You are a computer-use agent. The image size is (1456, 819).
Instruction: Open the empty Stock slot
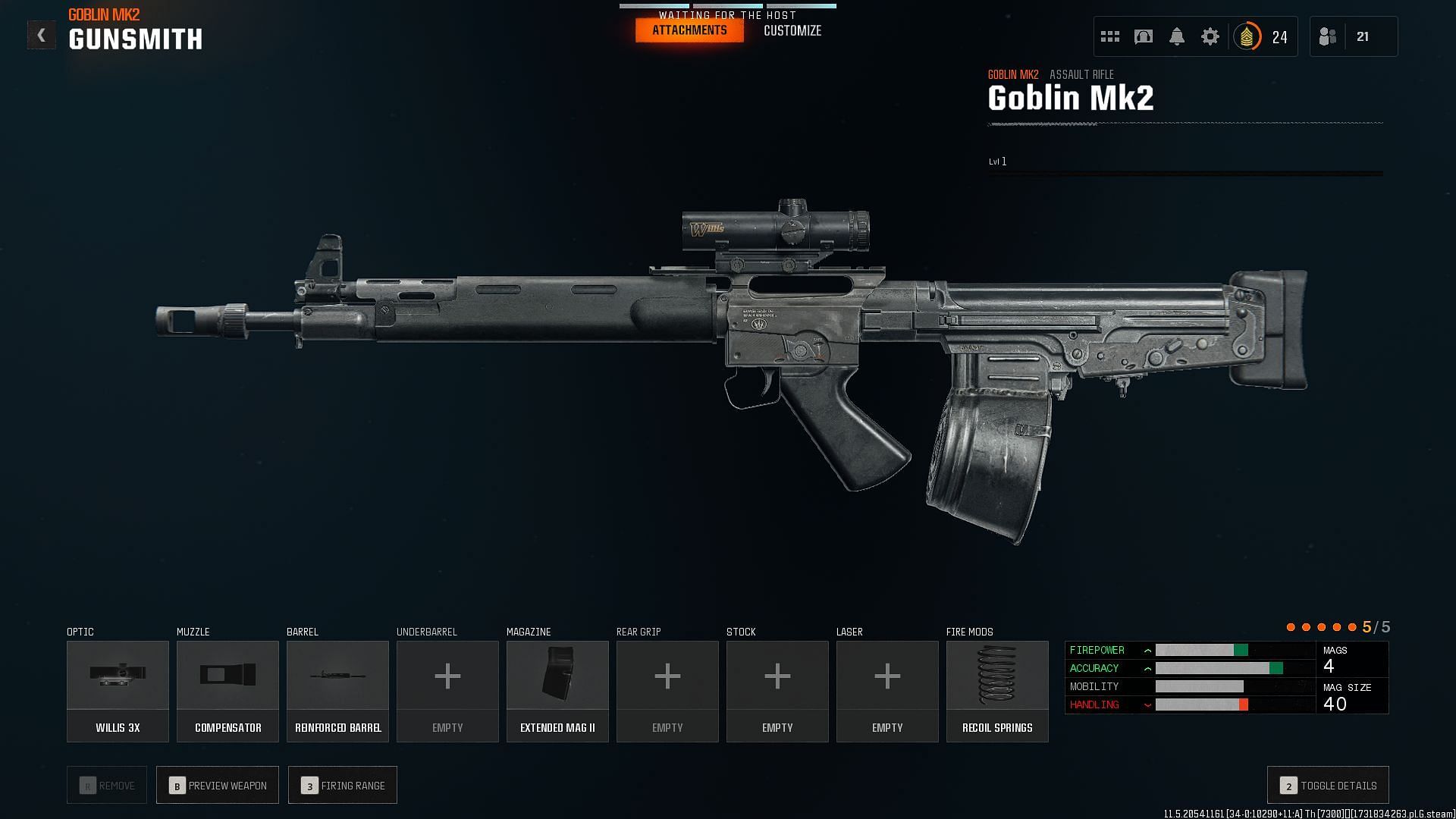777,691
